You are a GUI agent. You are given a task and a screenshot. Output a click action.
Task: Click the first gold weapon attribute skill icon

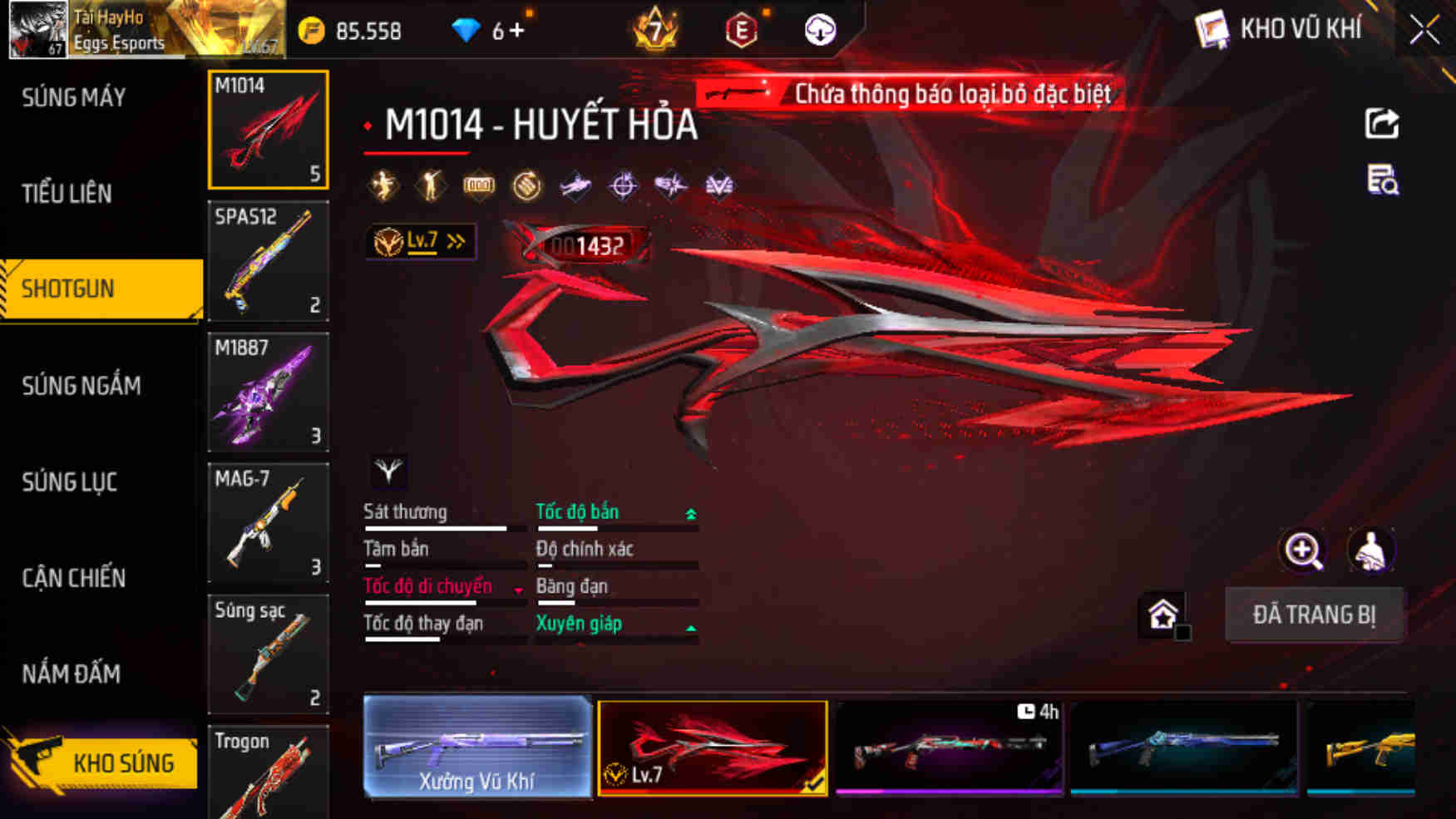coord(382,185)
